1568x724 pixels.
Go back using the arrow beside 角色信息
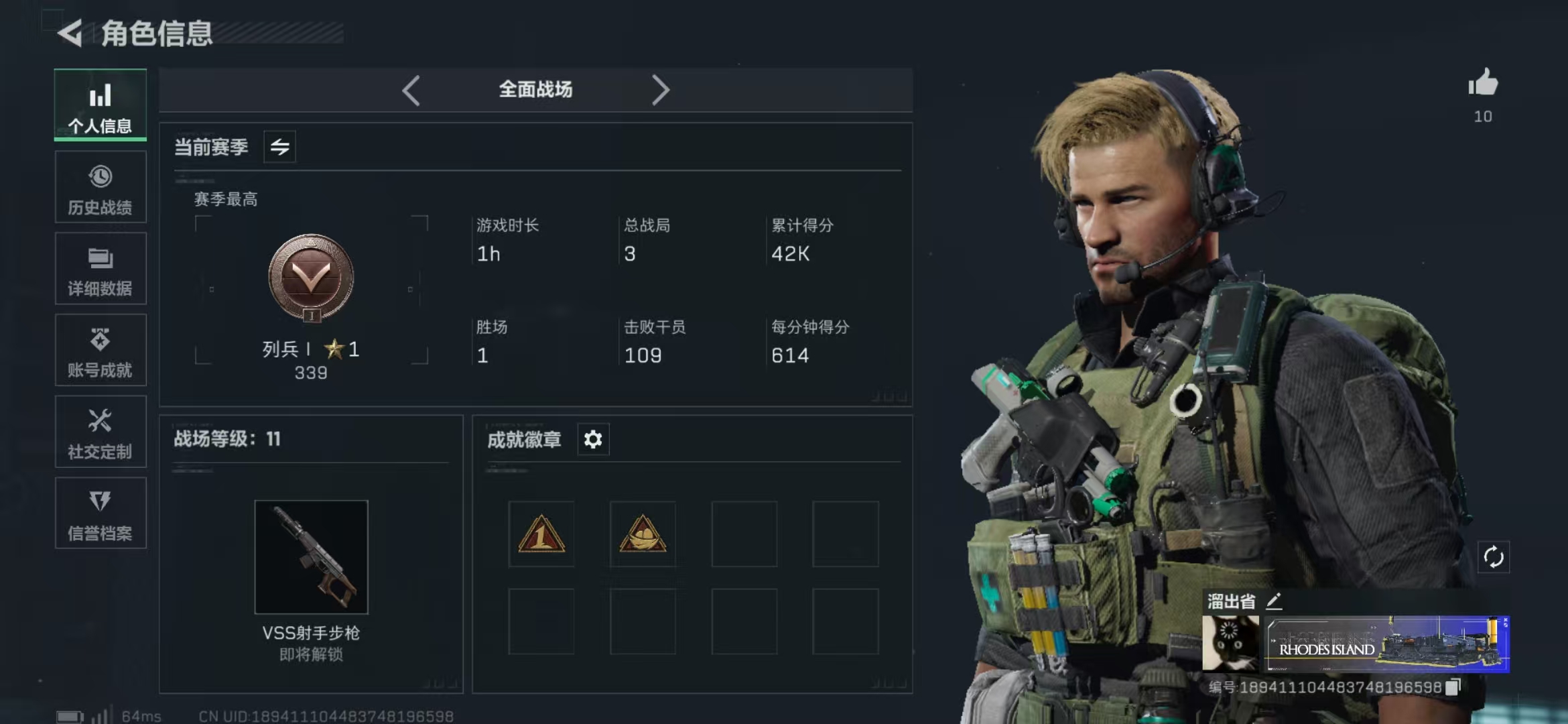pyautogui.click(x=70, y=33)
